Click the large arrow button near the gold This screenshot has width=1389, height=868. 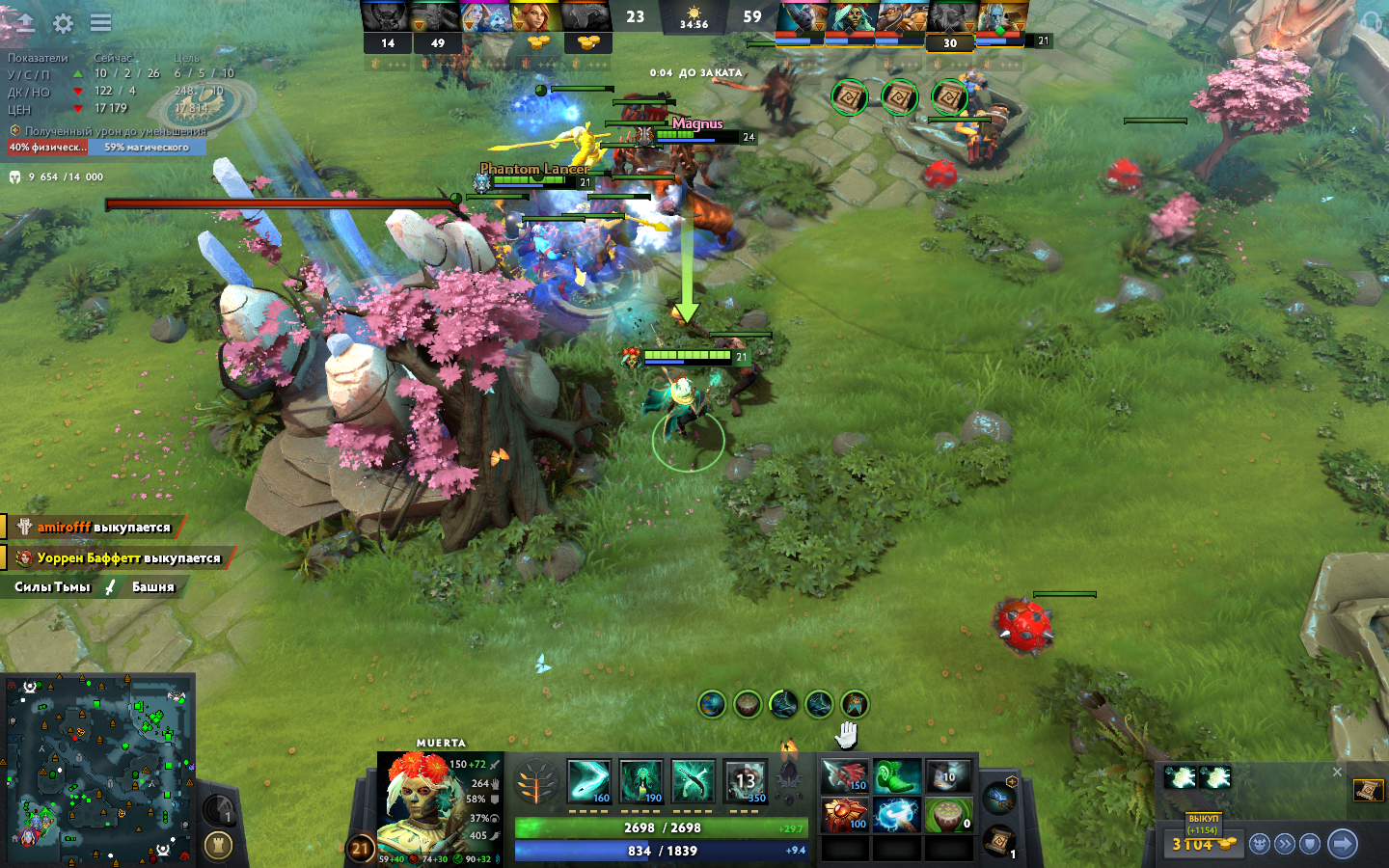point(1342,844)
